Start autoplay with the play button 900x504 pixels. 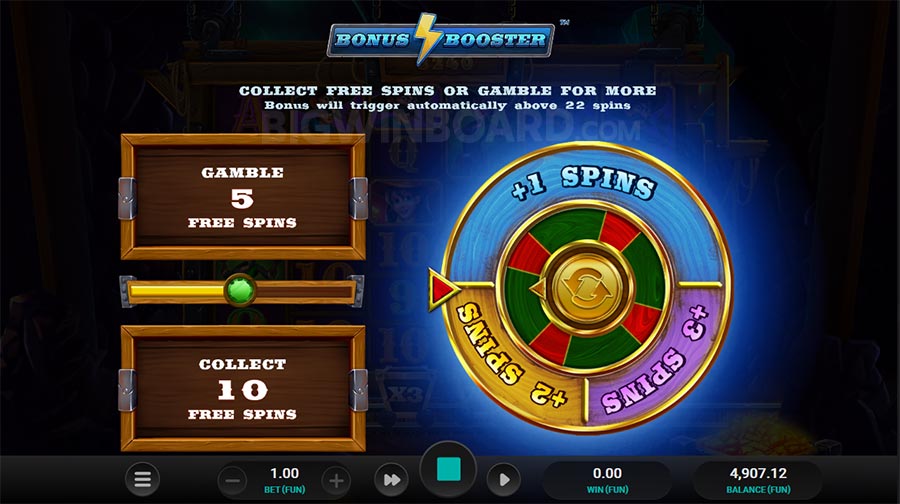505,480
